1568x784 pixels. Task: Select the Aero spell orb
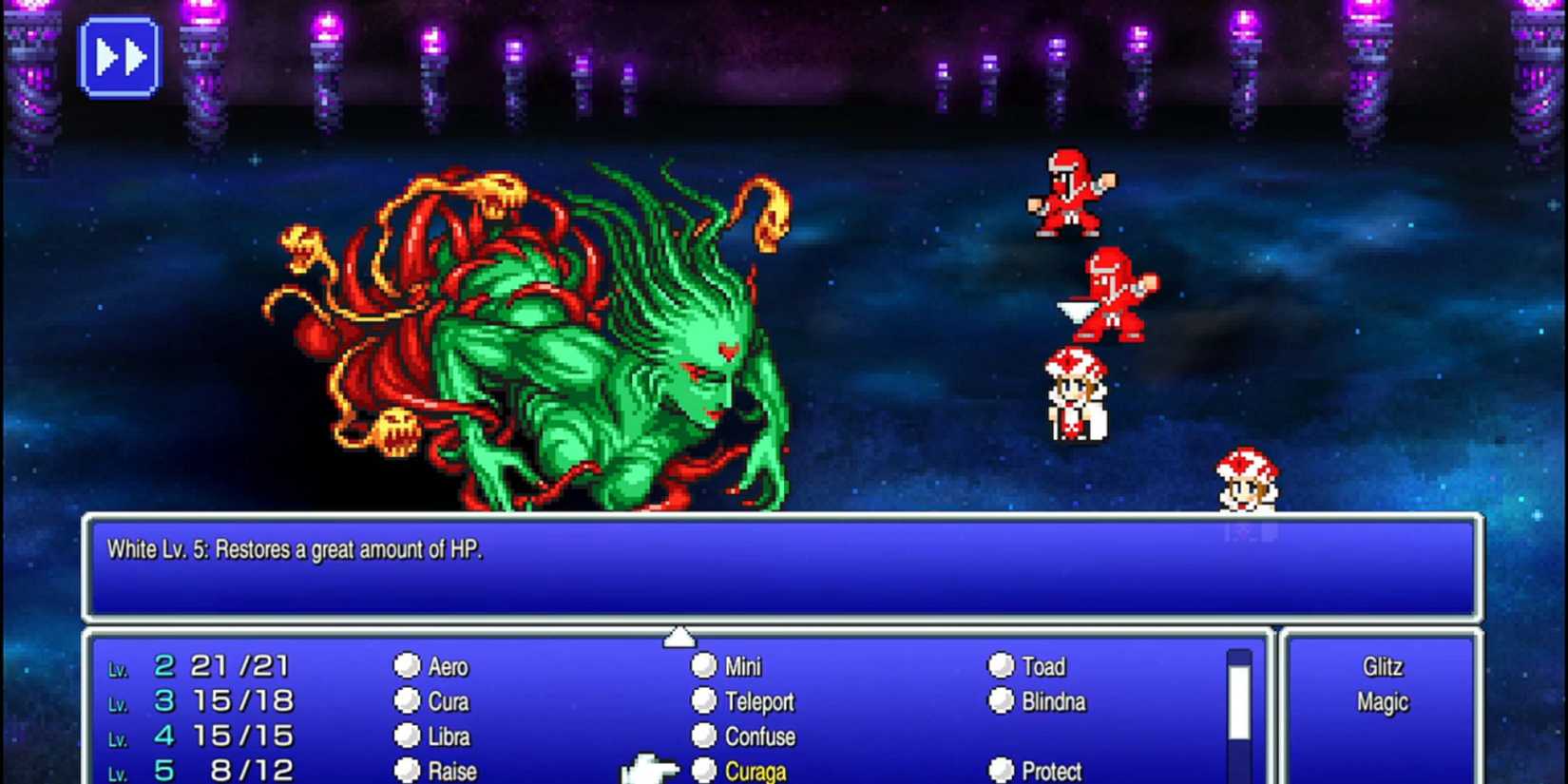point(409,666)
